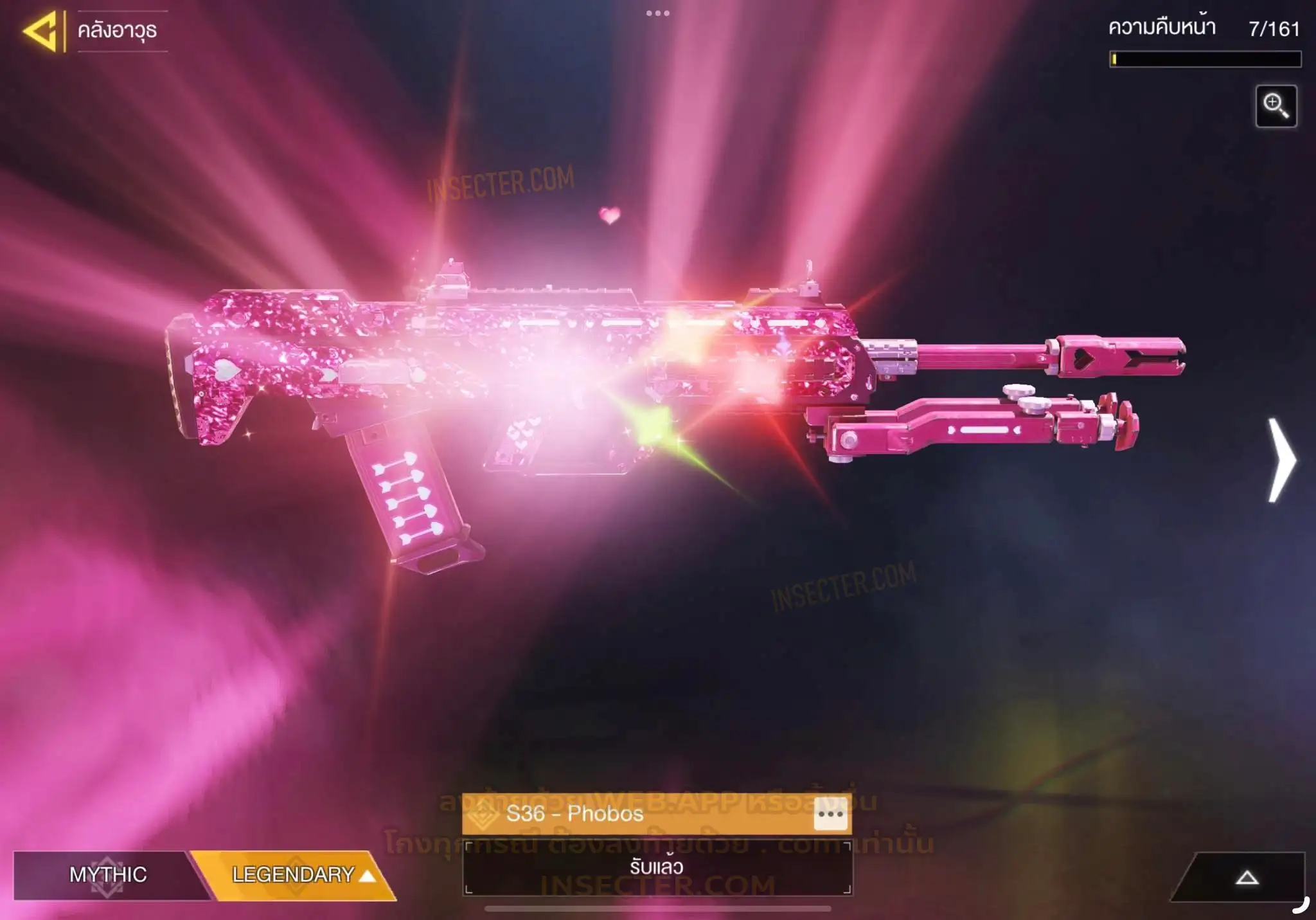1316x920 pixels.
Task: Expand the bottom-right up-arrow panel
Action: pos(1246,878)
